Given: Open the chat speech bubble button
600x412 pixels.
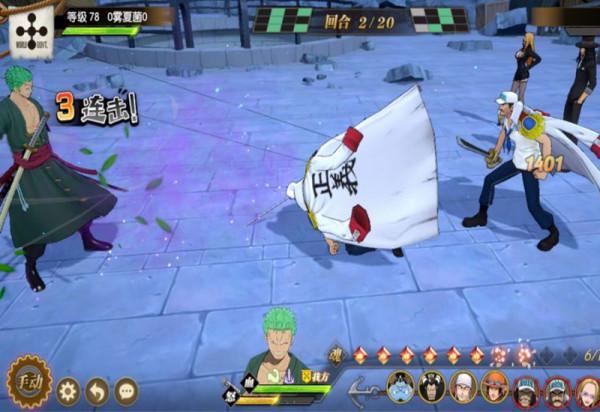Looking at the screenshot, I should pyautogui.click(x=126, y=390).
